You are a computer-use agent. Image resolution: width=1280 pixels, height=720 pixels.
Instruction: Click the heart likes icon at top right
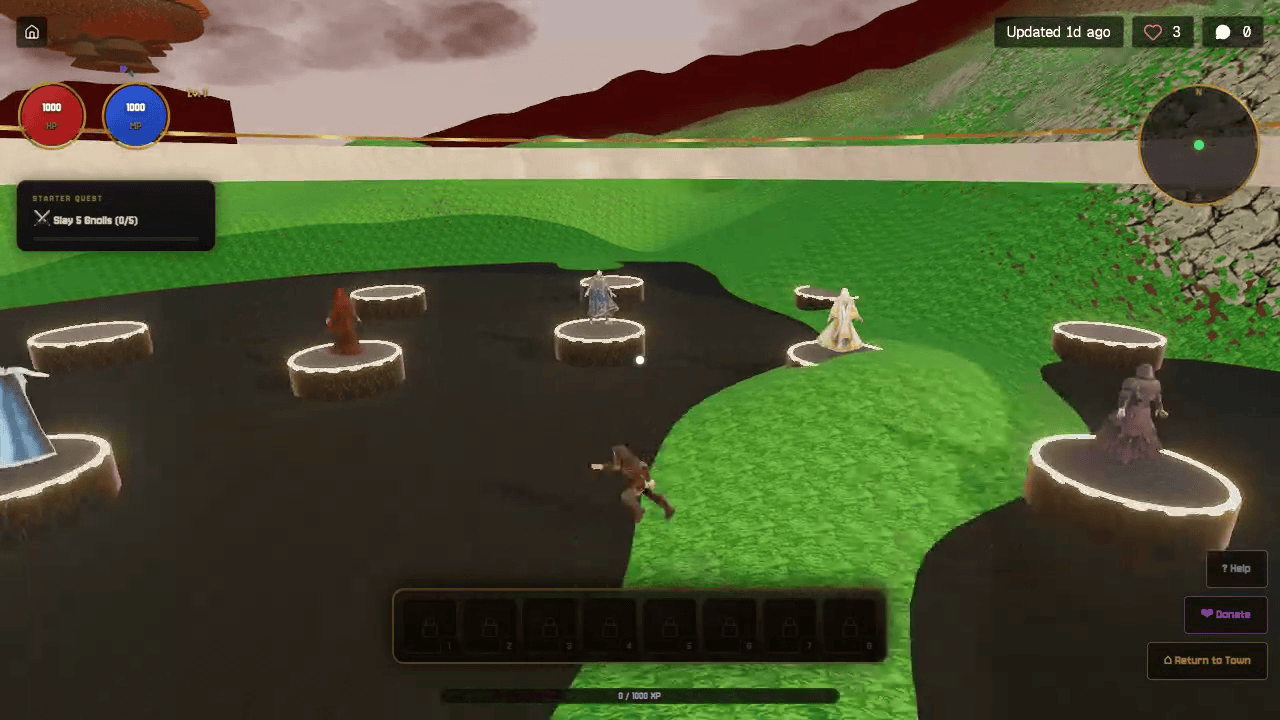tap(1151, 31)
